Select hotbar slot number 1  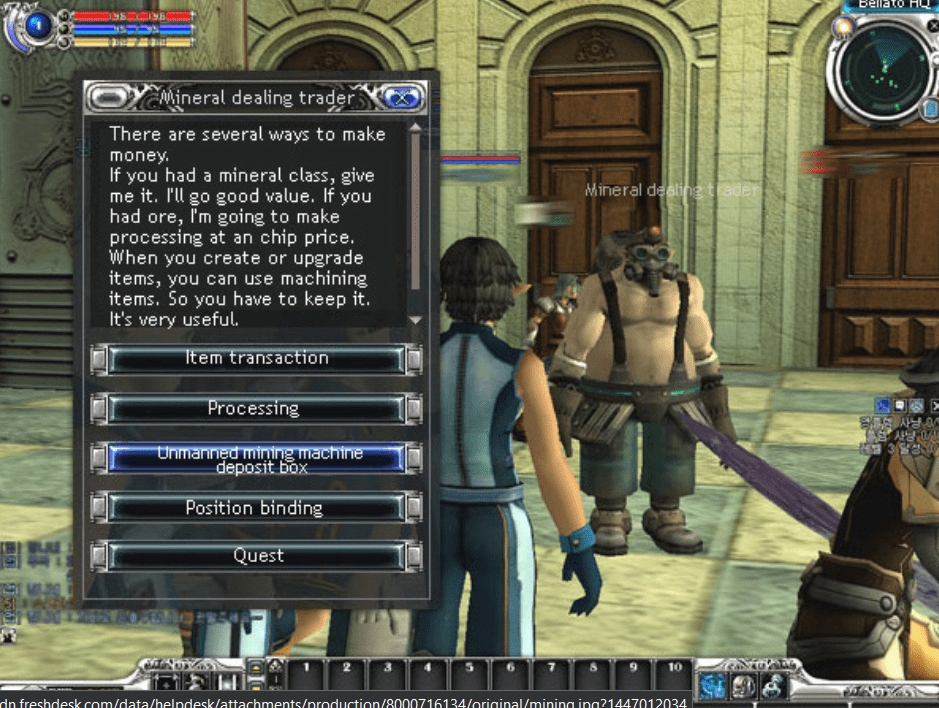(x=305, y=669)
